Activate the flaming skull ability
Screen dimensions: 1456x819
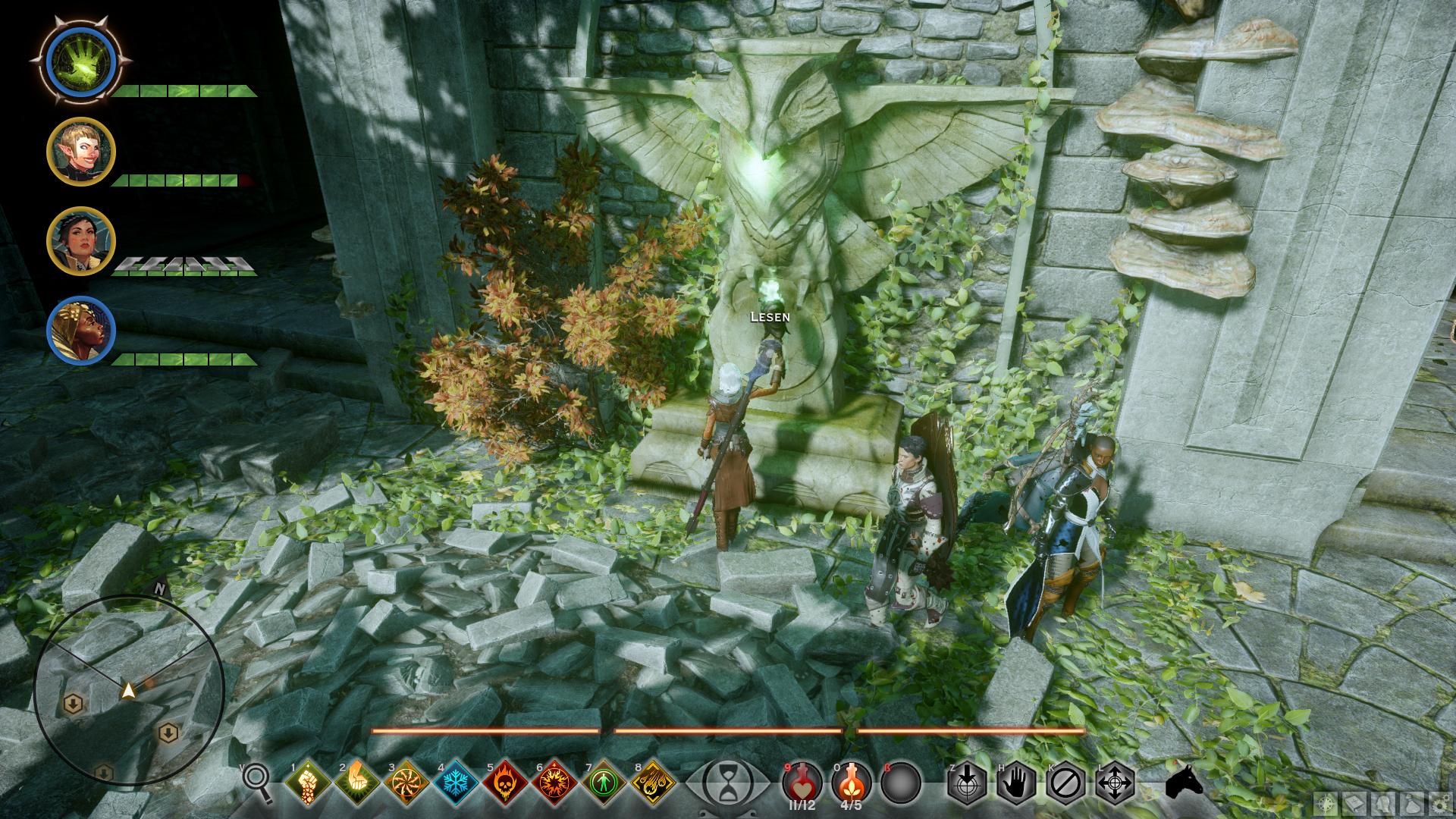tap(504, 782)
